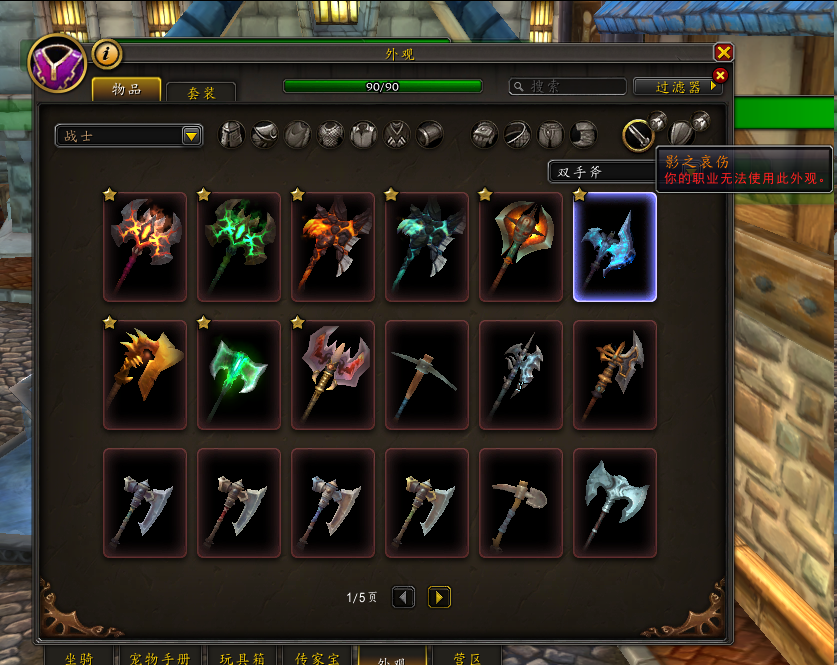Open the 传家宝 heirlooms tab
This screenshot has height=665, width=837.
click(x=317, y=658)
